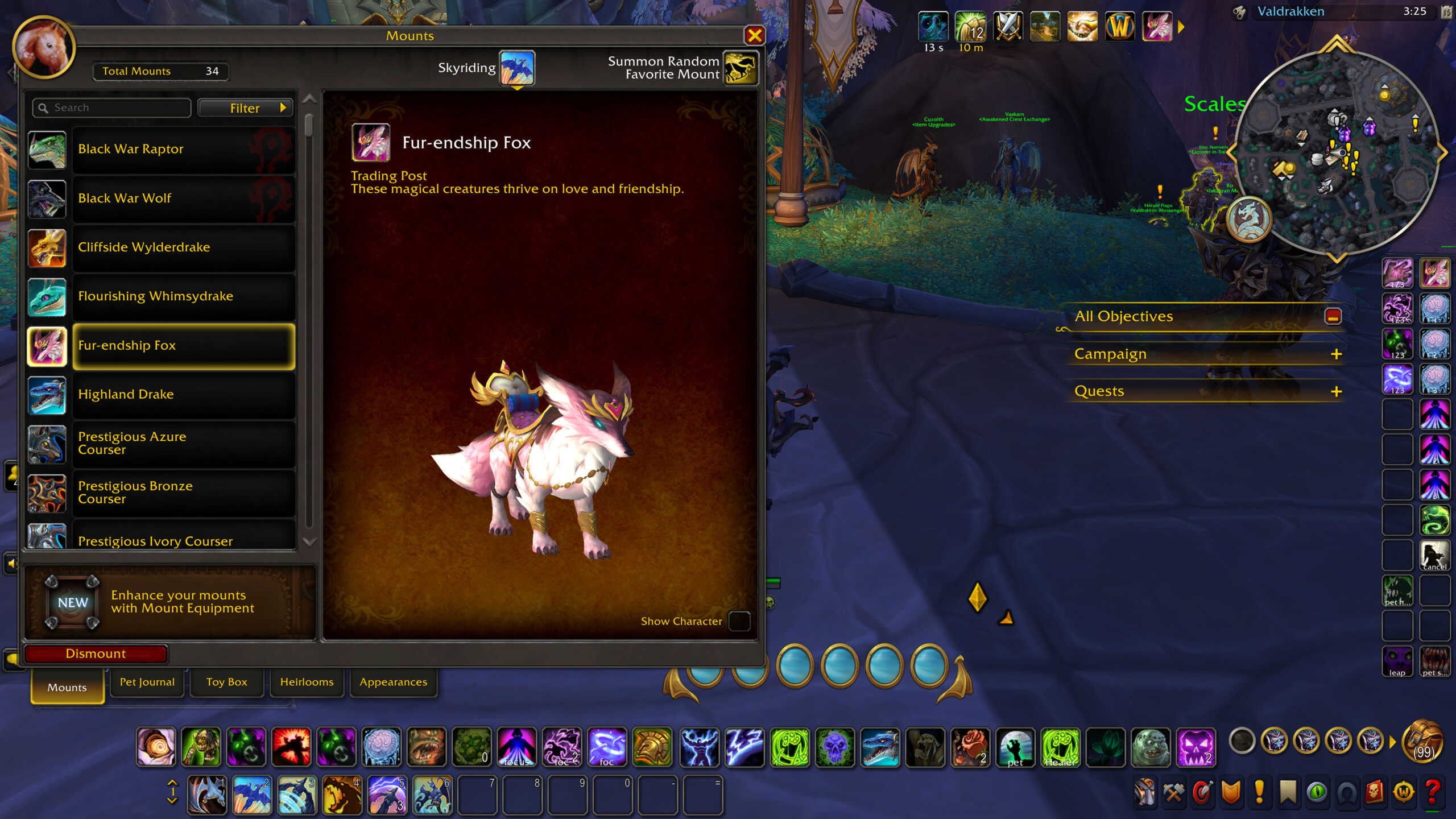Screen dimensions: 1456x819
Task: Pick the Prestigious Bronze Courser entry
Action: [183, 493]
